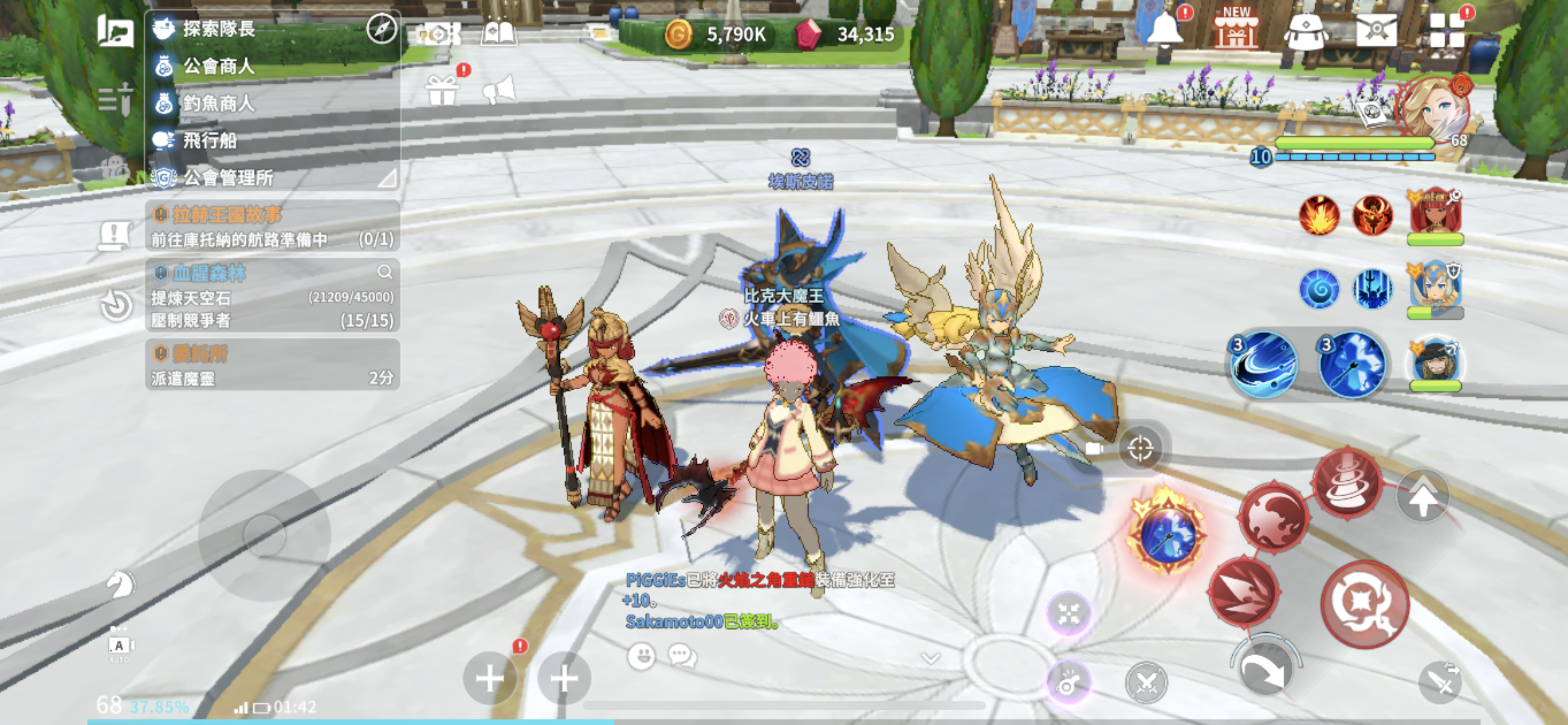
Task: Open the four-square main menu grid
Action: point(1447,31)
